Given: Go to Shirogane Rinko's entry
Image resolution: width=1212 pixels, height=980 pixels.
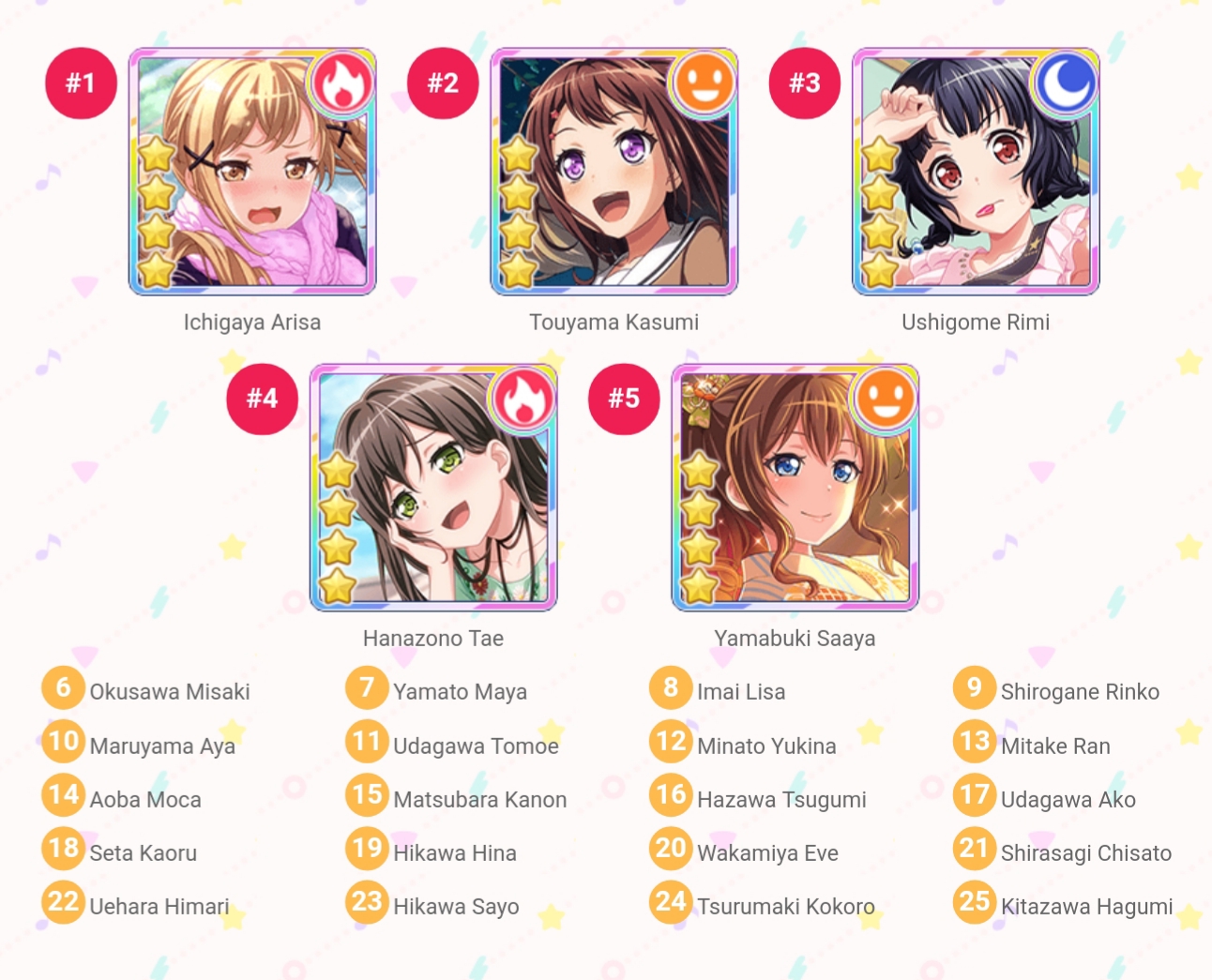Looking at the screenshot, I should 1079,692.
